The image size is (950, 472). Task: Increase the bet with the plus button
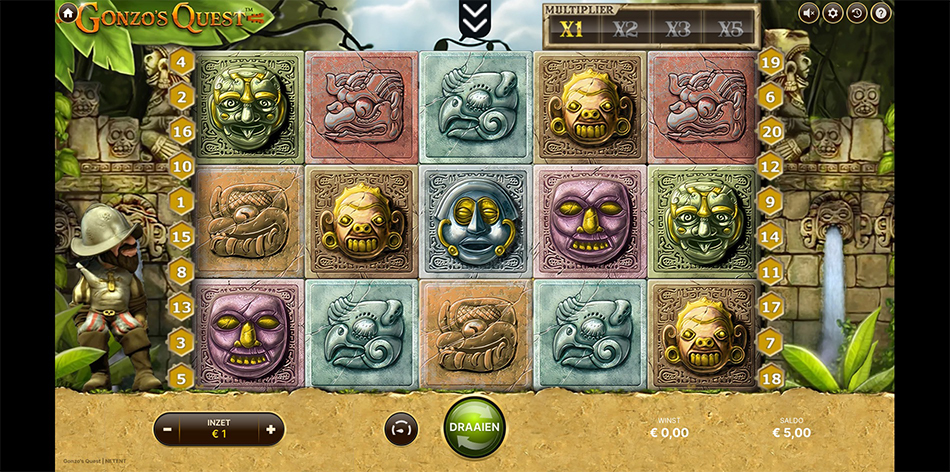pyautogui.click(x=270, y=429)
